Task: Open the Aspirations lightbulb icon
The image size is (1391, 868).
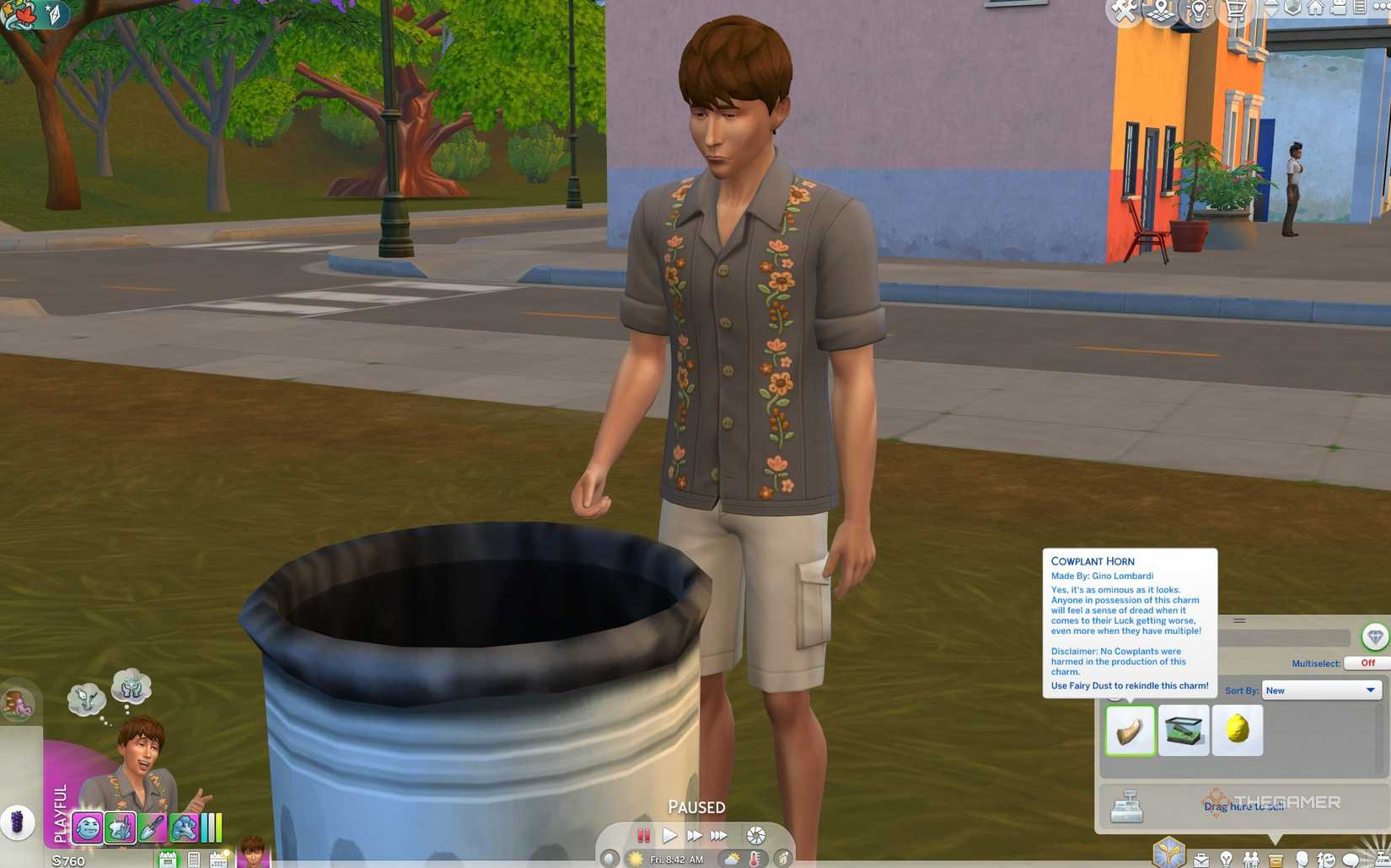Action: 1227,860
